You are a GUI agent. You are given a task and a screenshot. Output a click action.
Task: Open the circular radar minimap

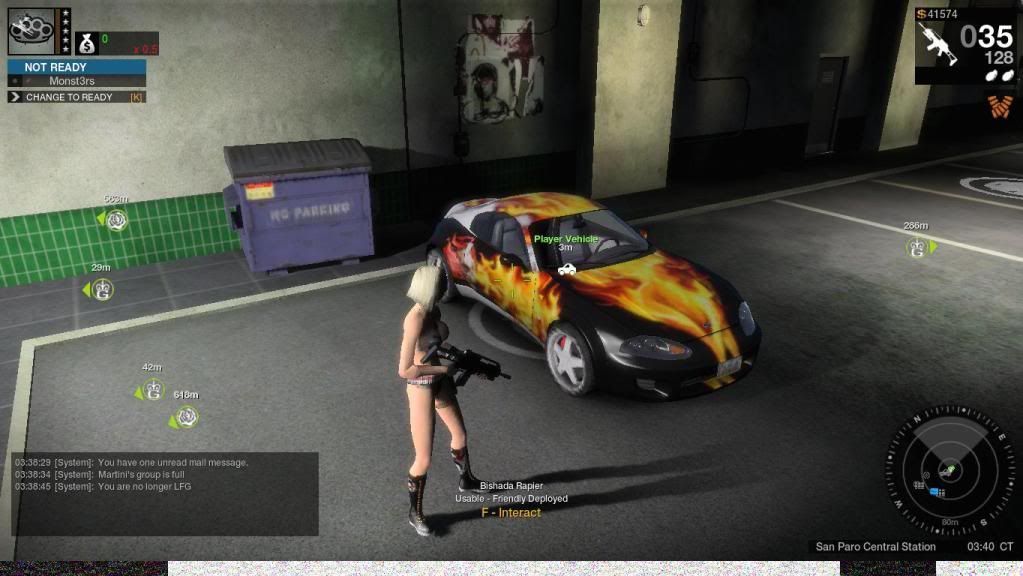(948, 469)
